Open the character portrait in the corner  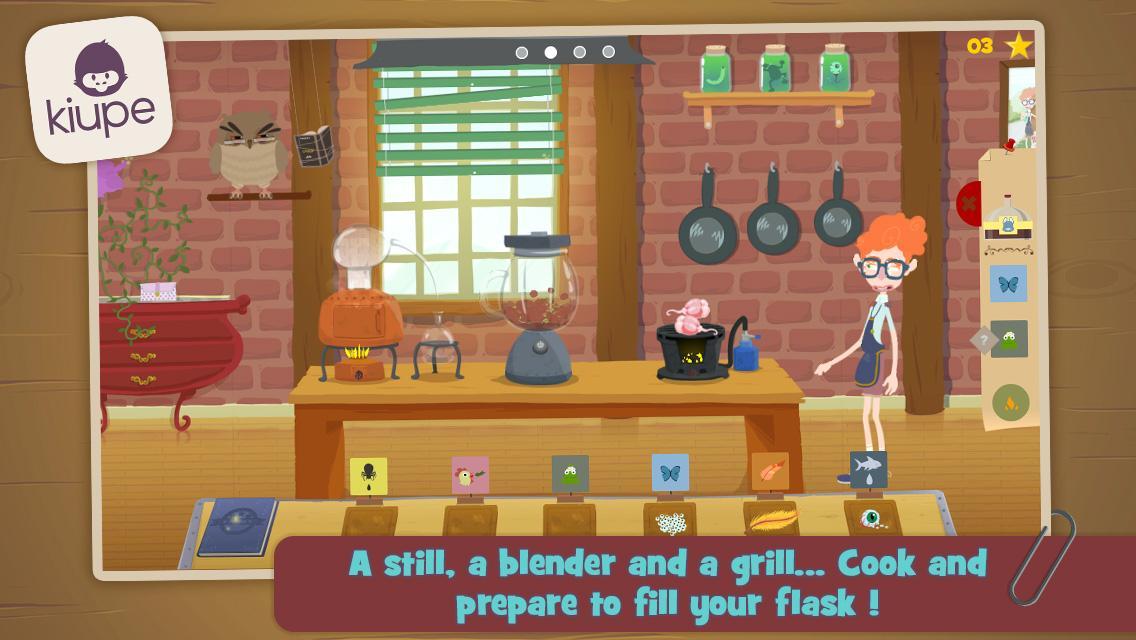pos(1022,104)
